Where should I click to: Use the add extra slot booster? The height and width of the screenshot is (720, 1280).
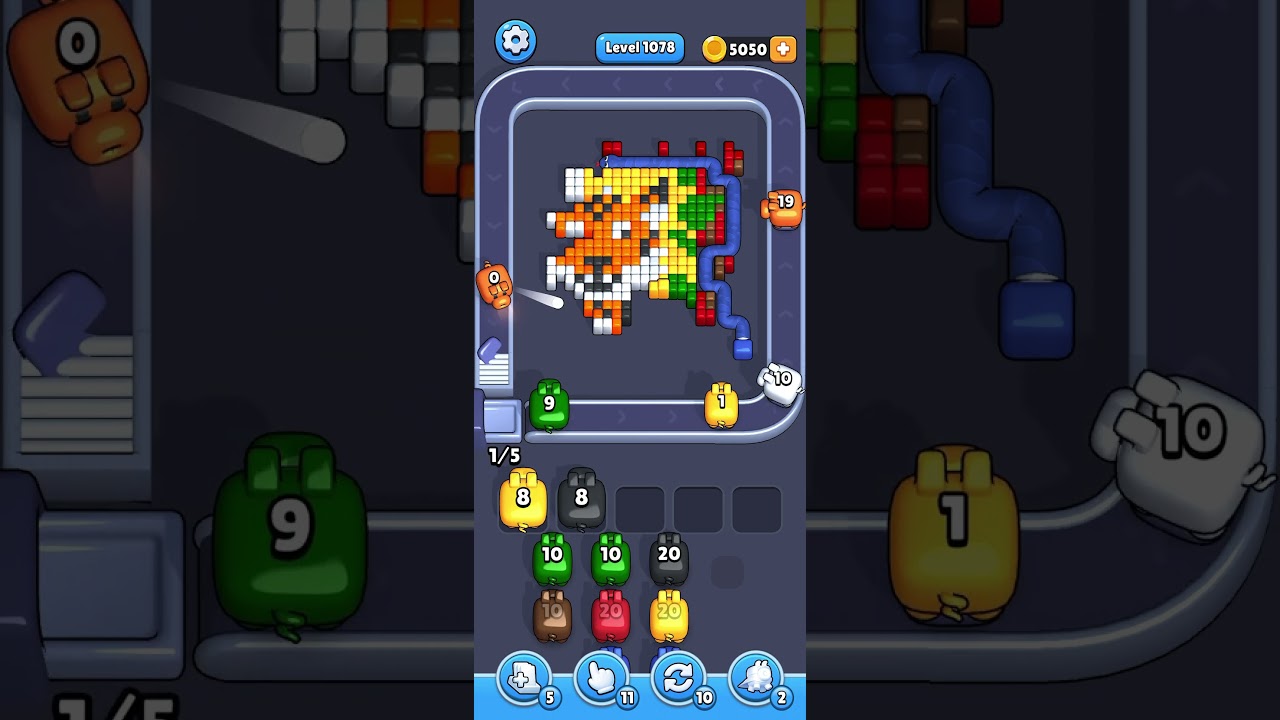click(524, 680)
